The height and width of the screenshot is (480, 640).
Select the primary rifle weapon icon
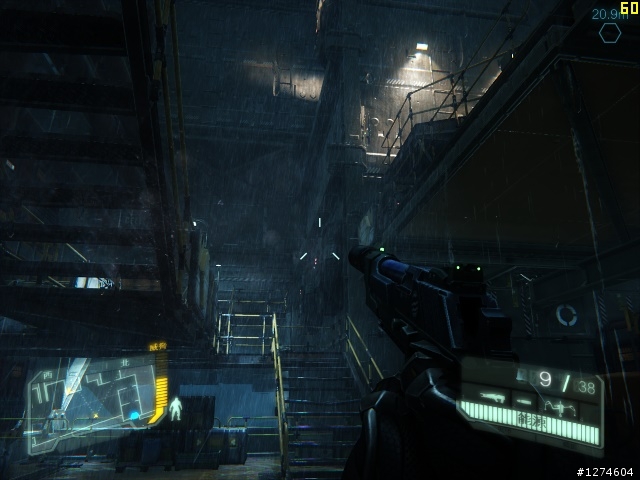(490, 398)
